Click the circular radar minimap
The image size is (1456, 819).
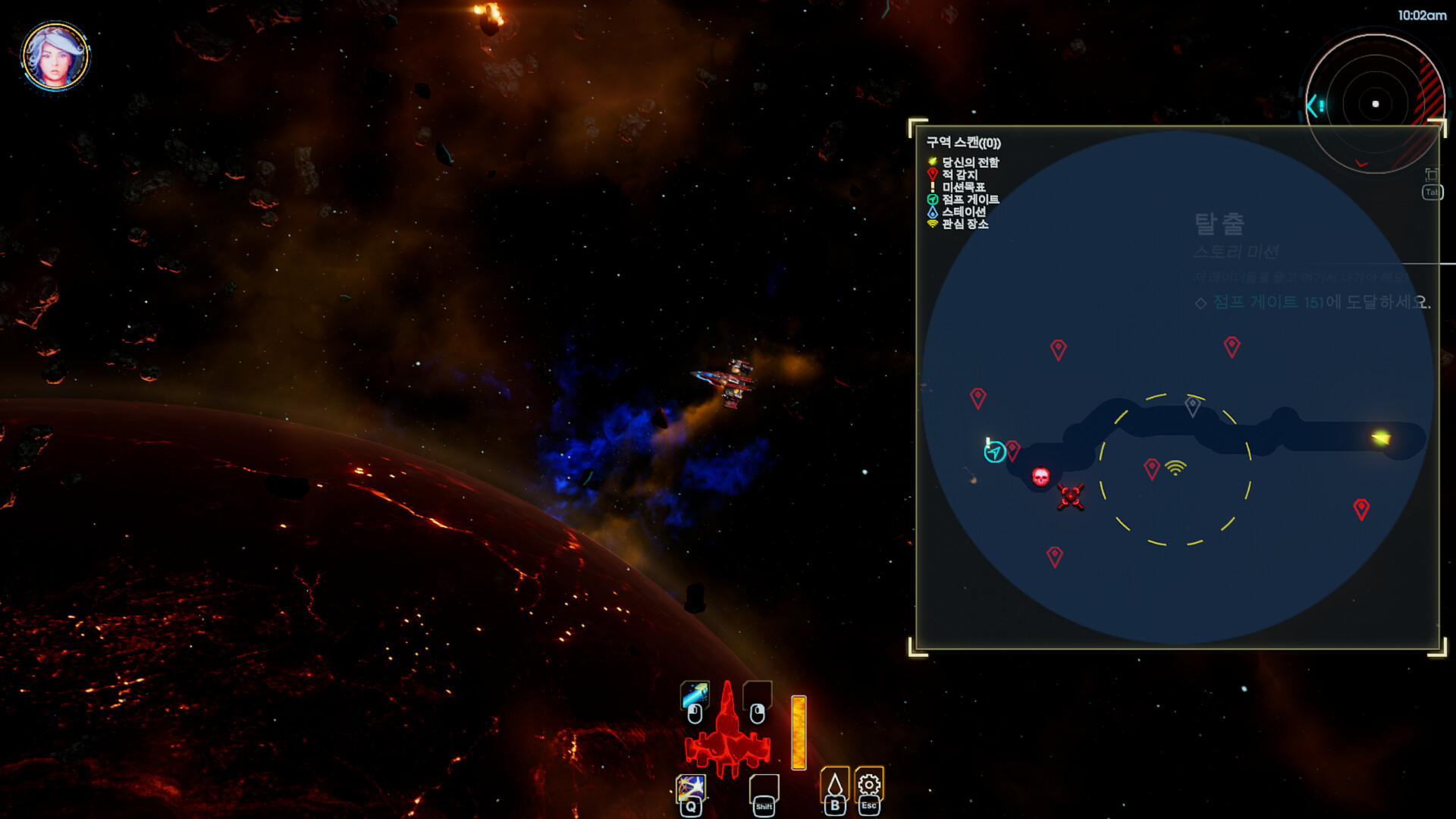tap(1374, 104)
